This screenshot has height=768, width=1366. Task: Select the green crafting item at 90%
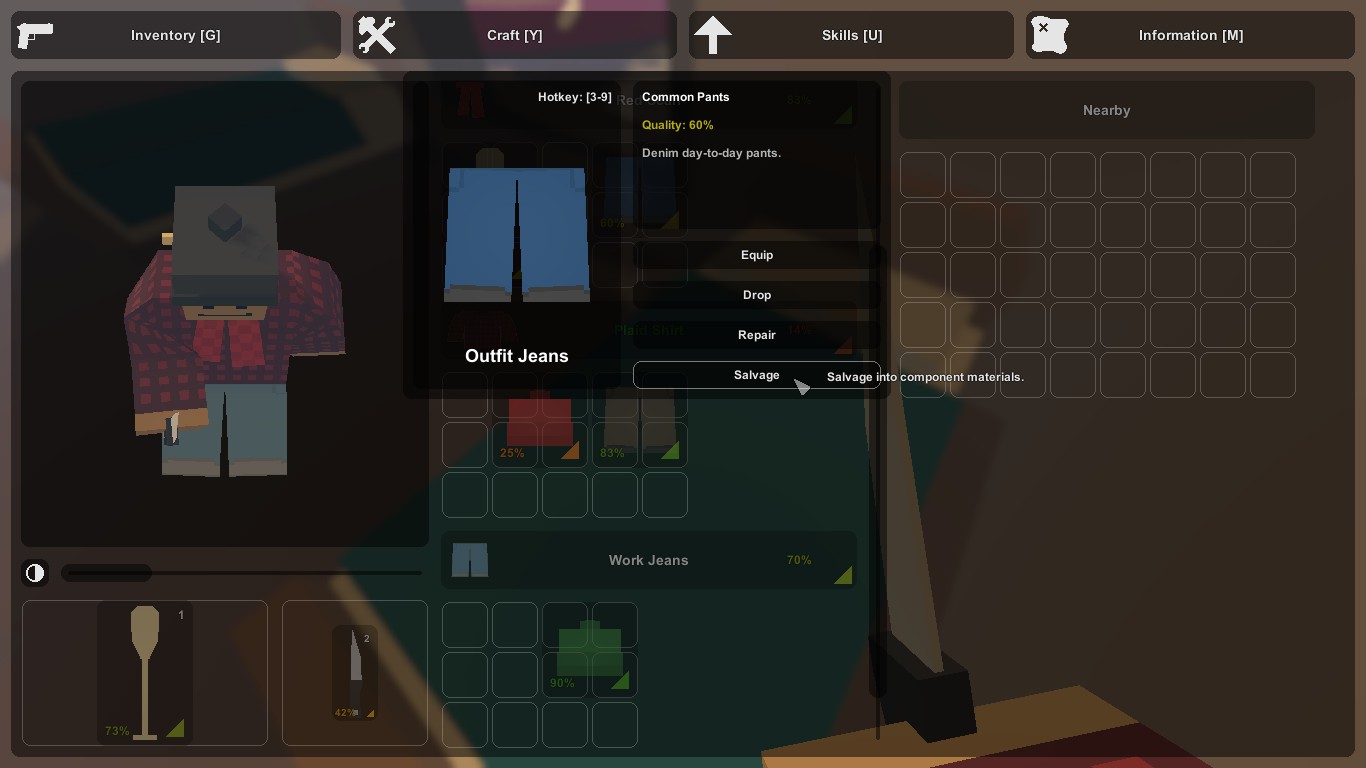(x=590, y=650)
